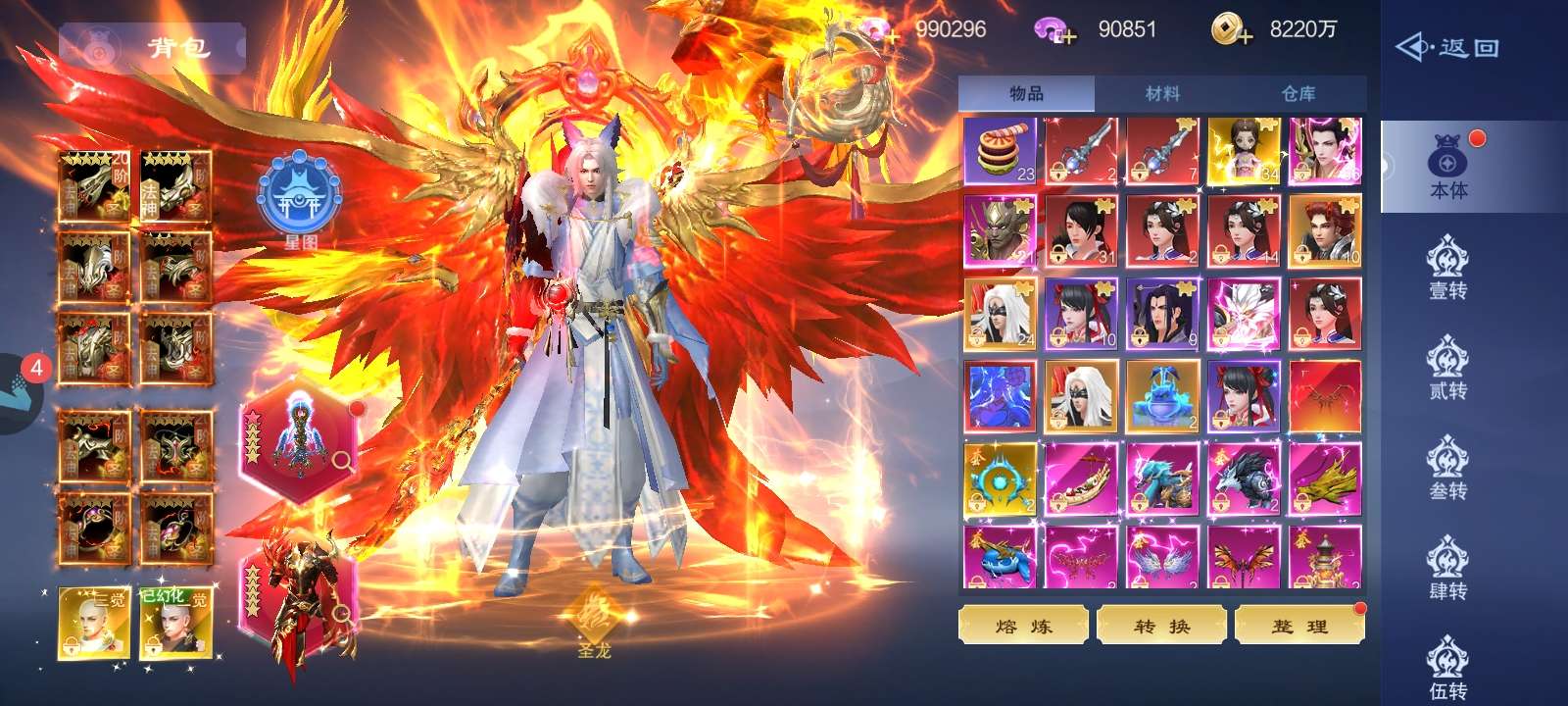Switch to the 壹转 side tab
The width and height of the screenshot is (1568, 706).
pyautogui.click(x=1448, y=268)
